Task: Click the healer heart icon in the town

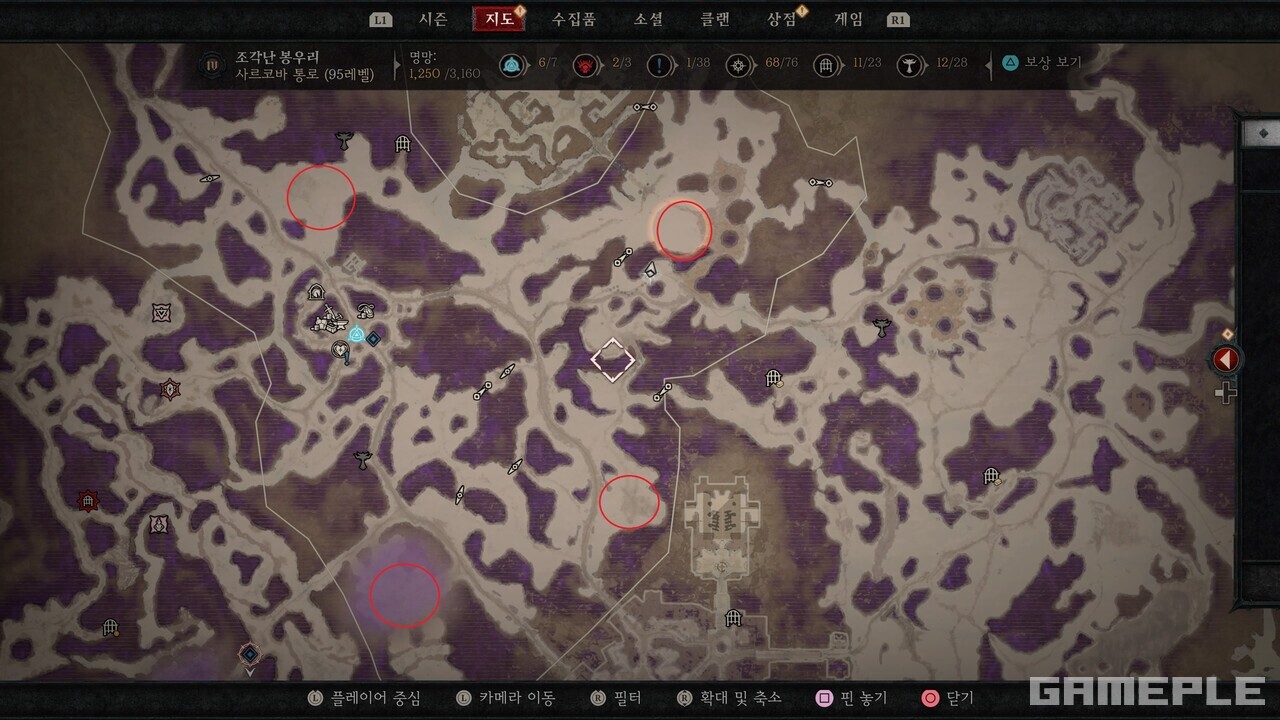Action: pos(340,348)
